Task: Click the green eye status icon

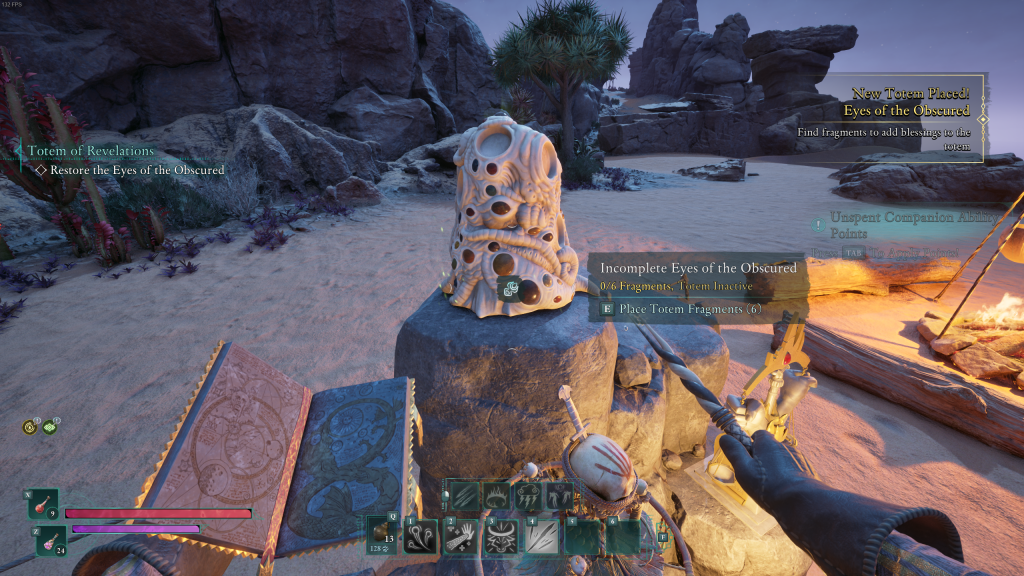Action: pyautogui.click(x=50, y=427)
